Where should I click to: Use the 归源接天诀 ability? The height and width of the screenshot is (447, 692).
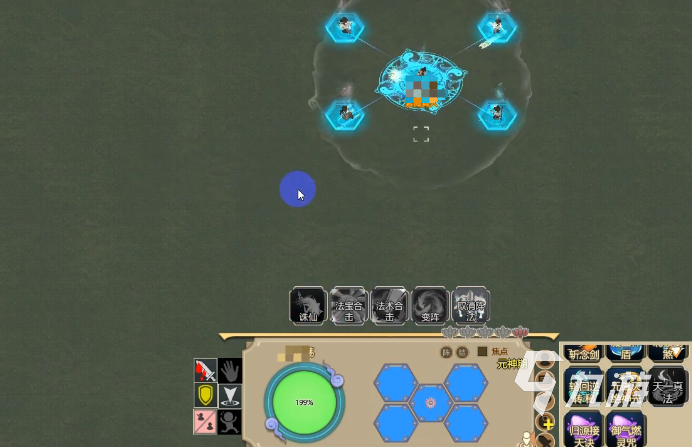pyautogui.click(x=583, y=429)
